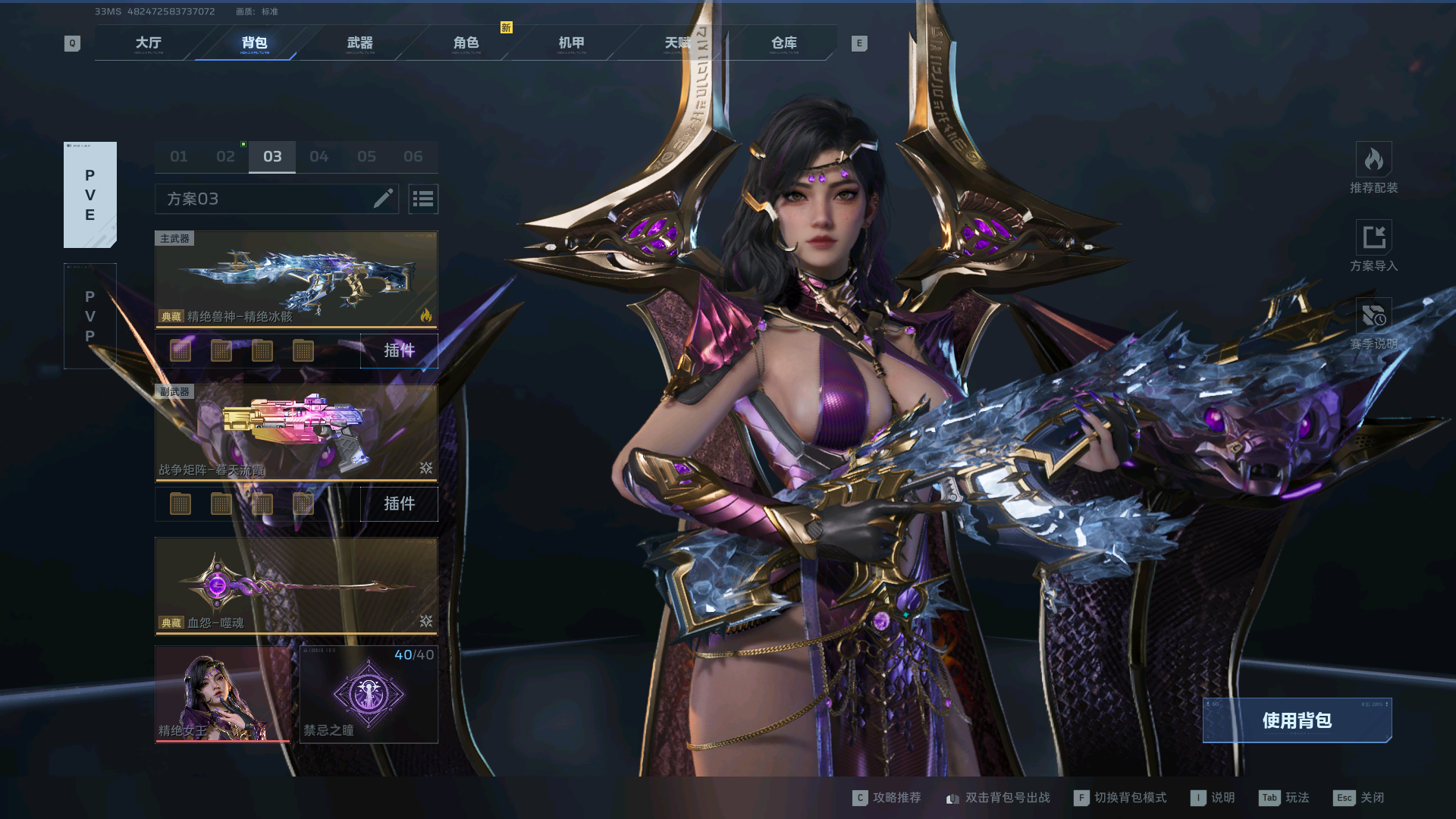Select the primary weapon 精绝兽神 slot
This screenshot has height=819, width=1456.
point(296,279)
